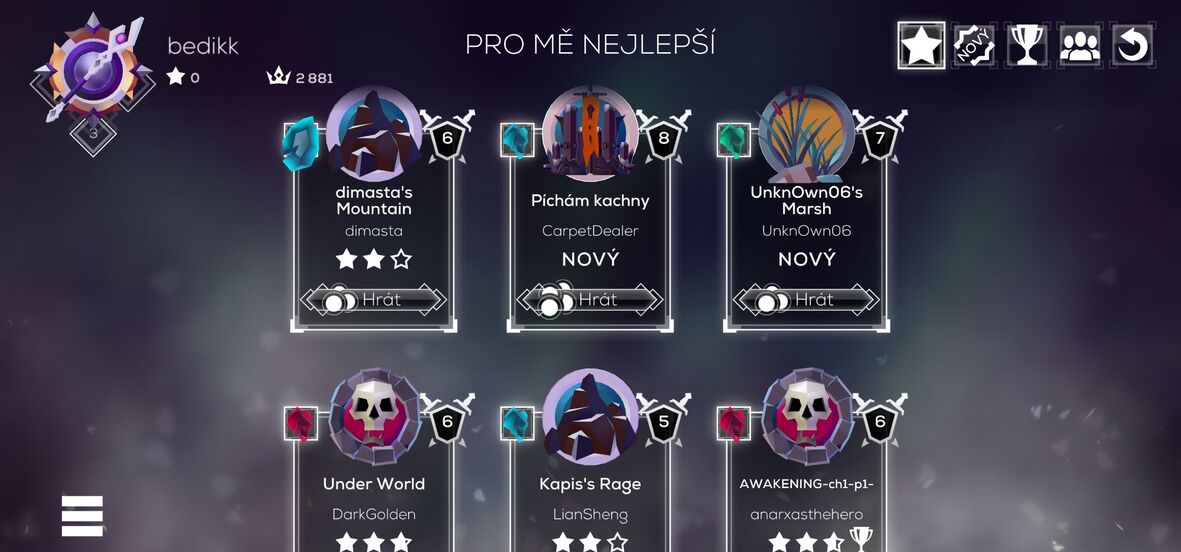The height and width of the screenshot is (552, 1181).
Task: Click the back arrow button
Action: (x=1133, y=45)
